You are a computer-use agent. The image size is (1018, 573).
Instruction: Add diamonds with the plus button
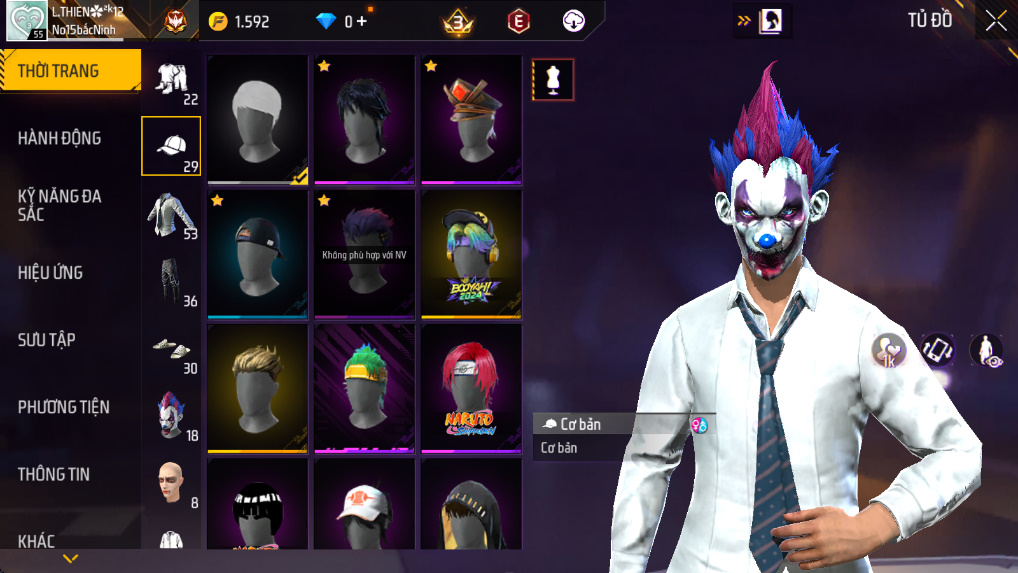pos(361,21)
